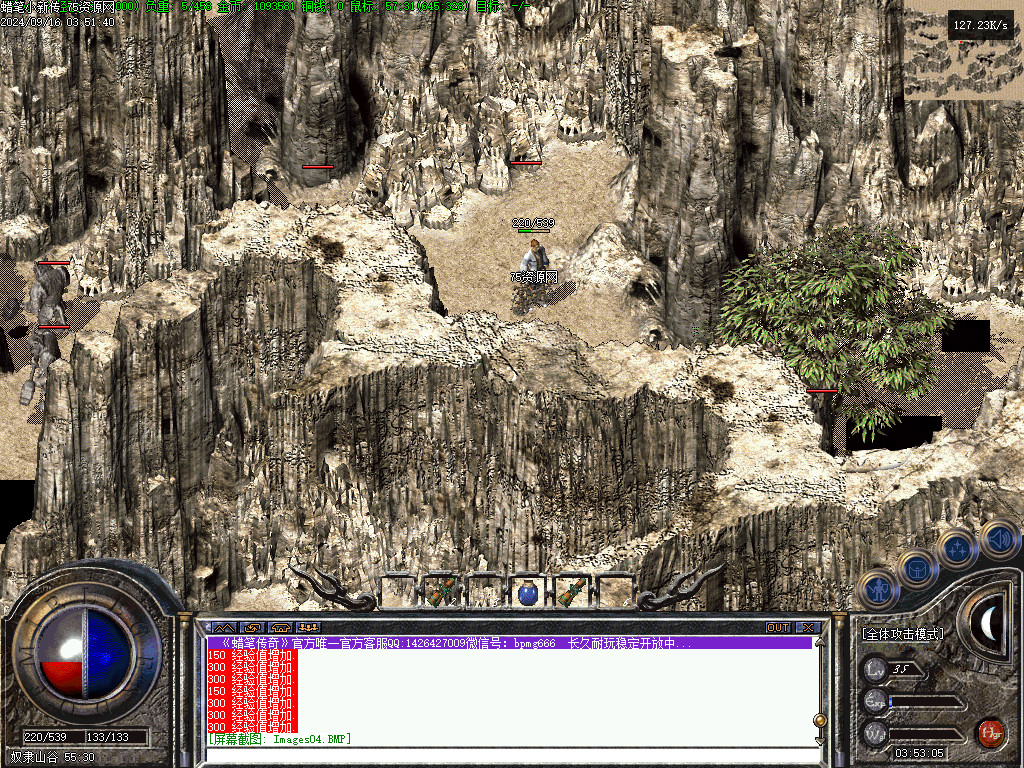Click the OUT button on chat panel

point(778,628)
